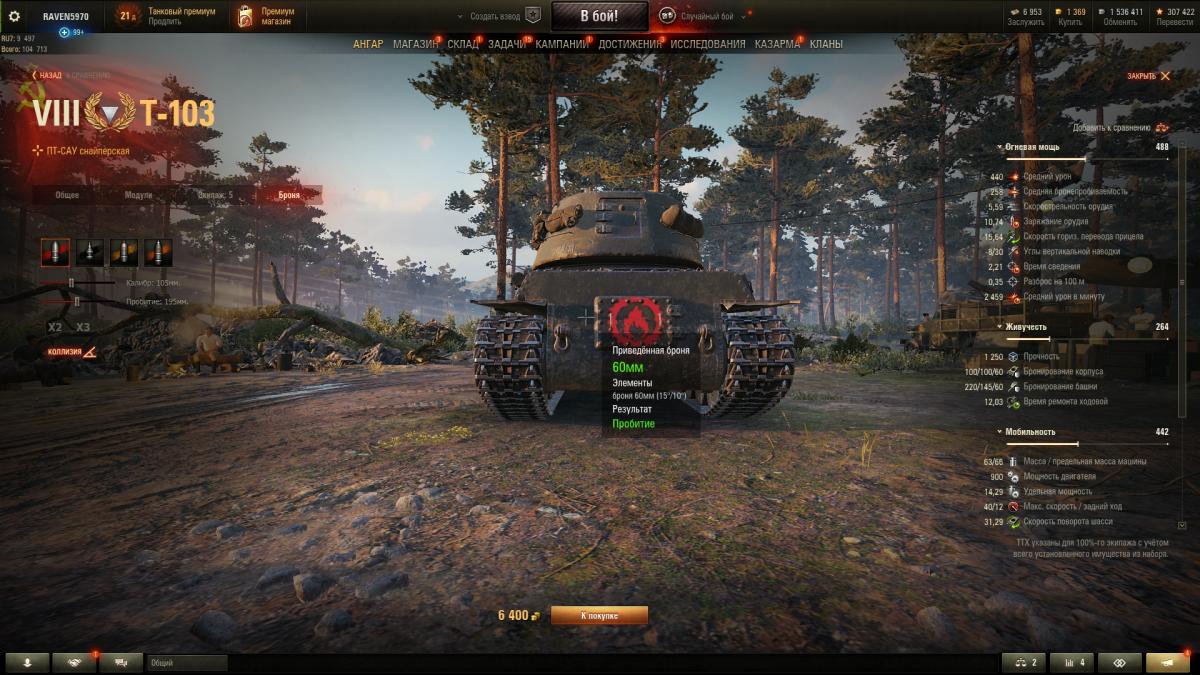1200x675 pixels.
Task: Adjust the «Калибр» caliber slider
Action: point(72,283)
